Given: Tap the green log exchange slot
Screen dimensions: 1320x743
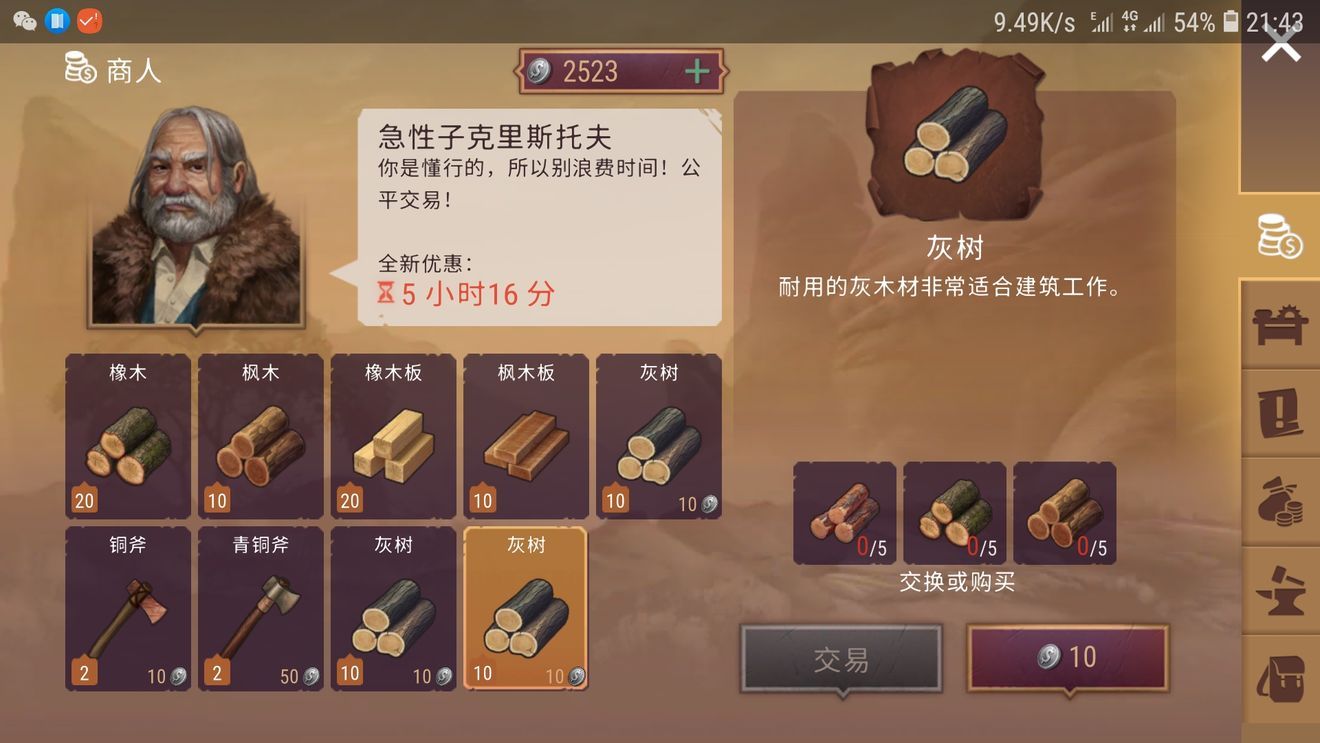Looking at the screenshot, I should 954,513.
